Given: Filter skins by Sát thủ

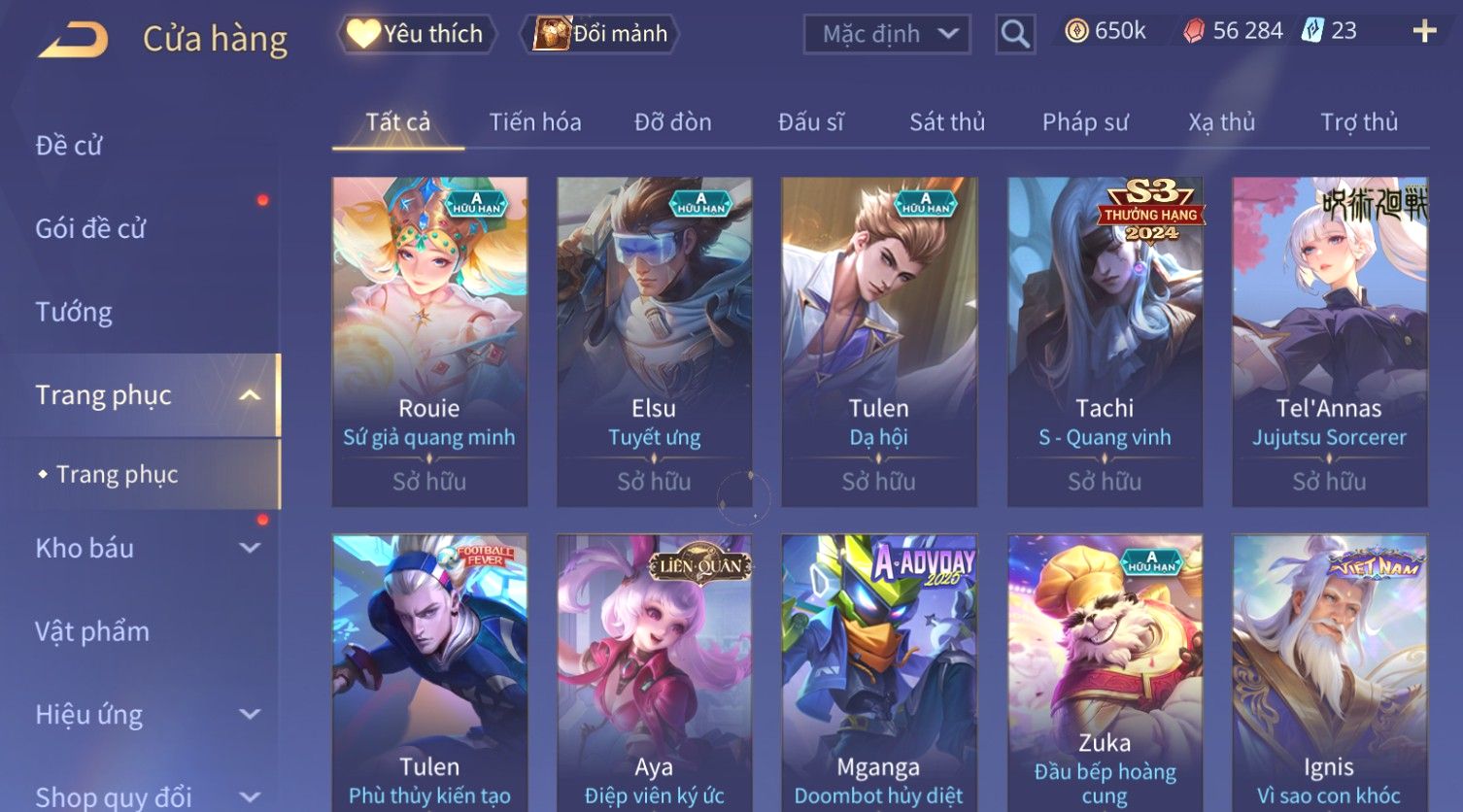Looking at the screenshot, I should 947,122.
